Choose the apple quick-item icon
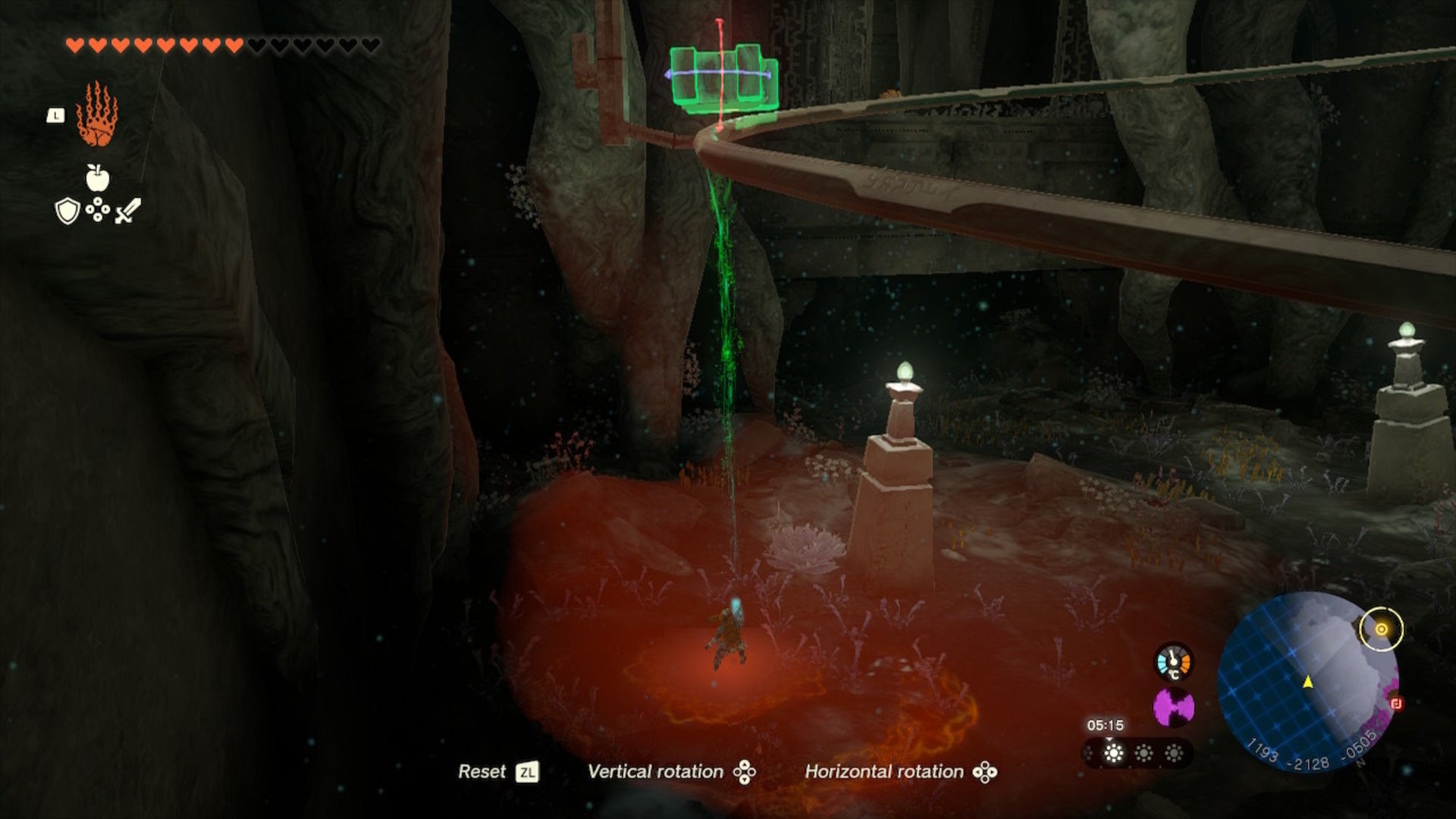The width and height of the screenshot is (1456, 819). pyautogui.click(x=97, y=177)
